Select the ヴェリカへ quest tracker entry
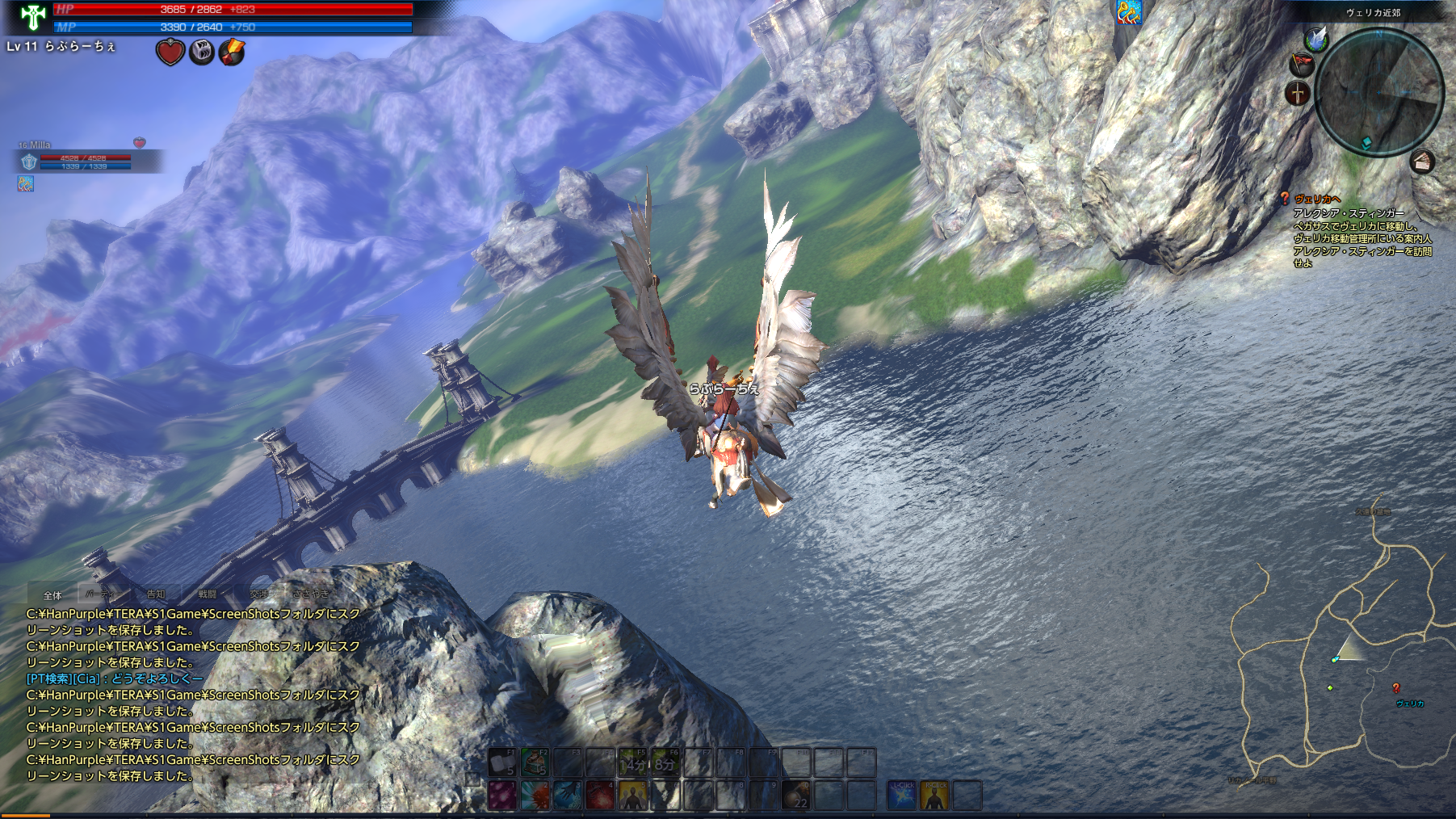Screen dimensions: 1456x819 point(1317,199)
